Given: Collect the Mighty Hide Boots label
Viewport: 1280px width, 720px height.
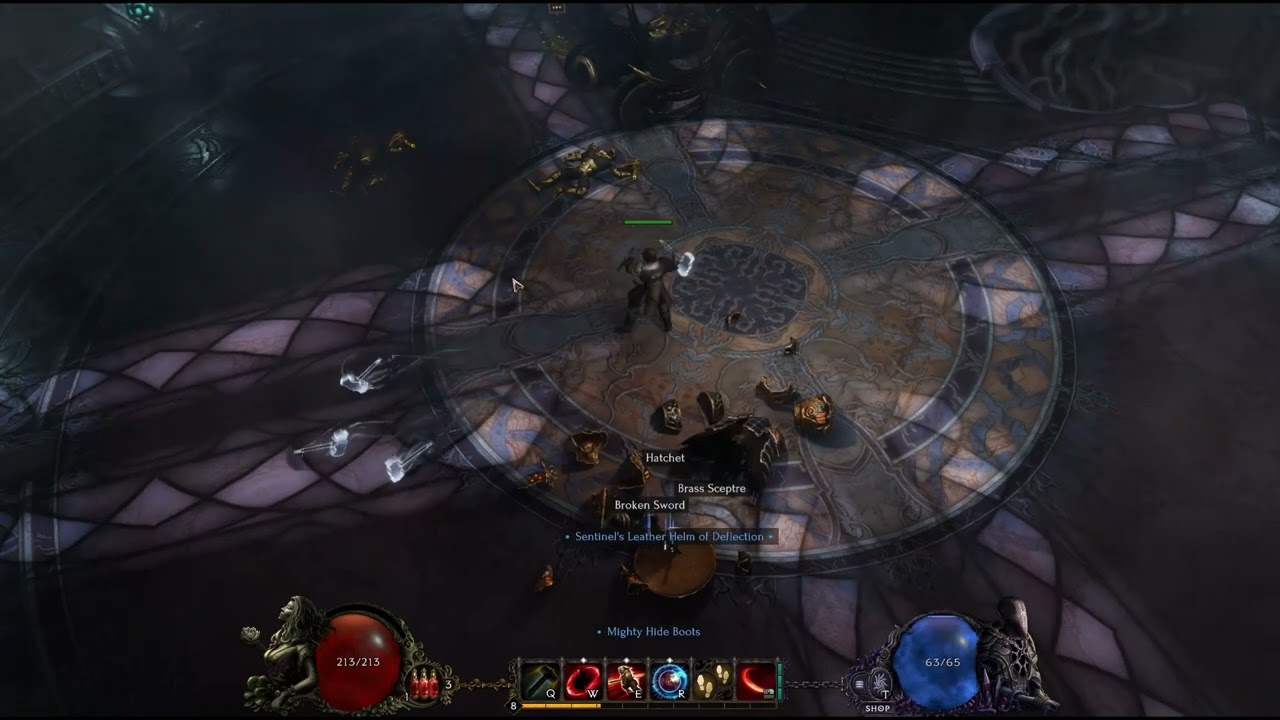Looking at the screenshot, I should [653, 632].
